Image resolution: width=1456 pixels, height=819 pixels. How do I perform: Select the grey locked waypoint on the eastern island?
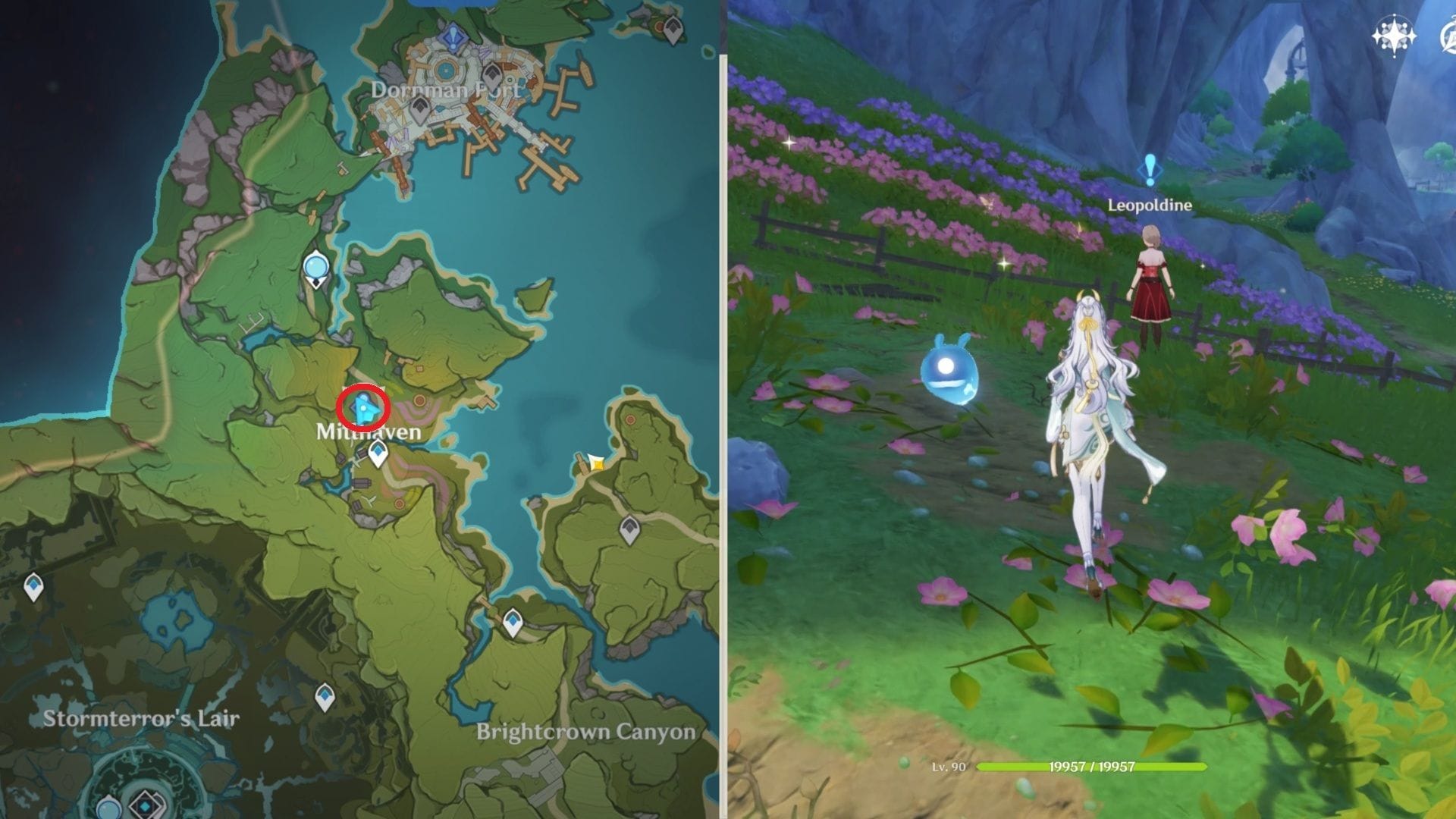click(x=629, y=530)
